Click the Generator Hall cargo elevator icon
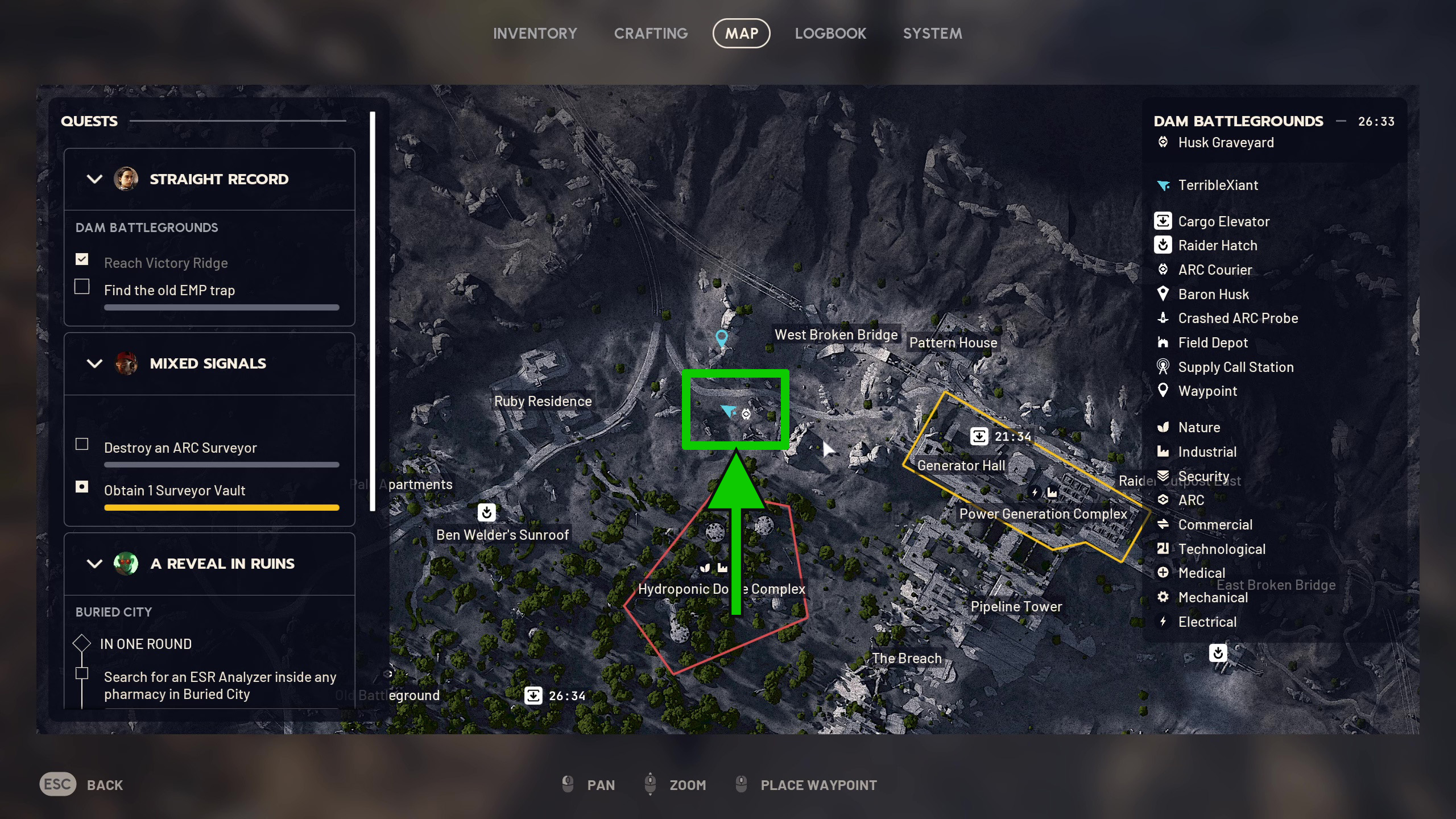Viewport: 1456px width, 819px height. point(979,436)
